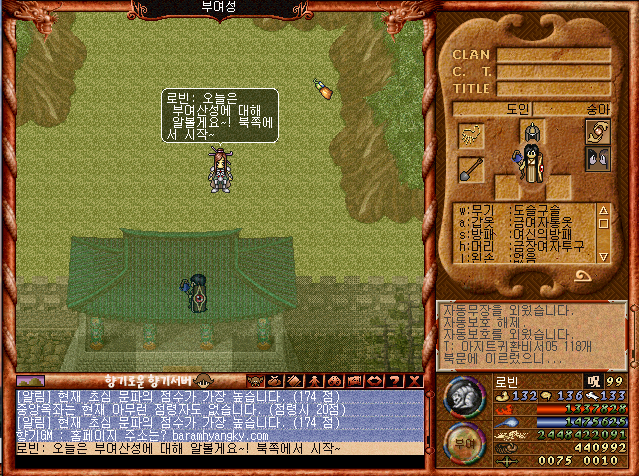Click the equipment list down arrow

tap(603, 256)
